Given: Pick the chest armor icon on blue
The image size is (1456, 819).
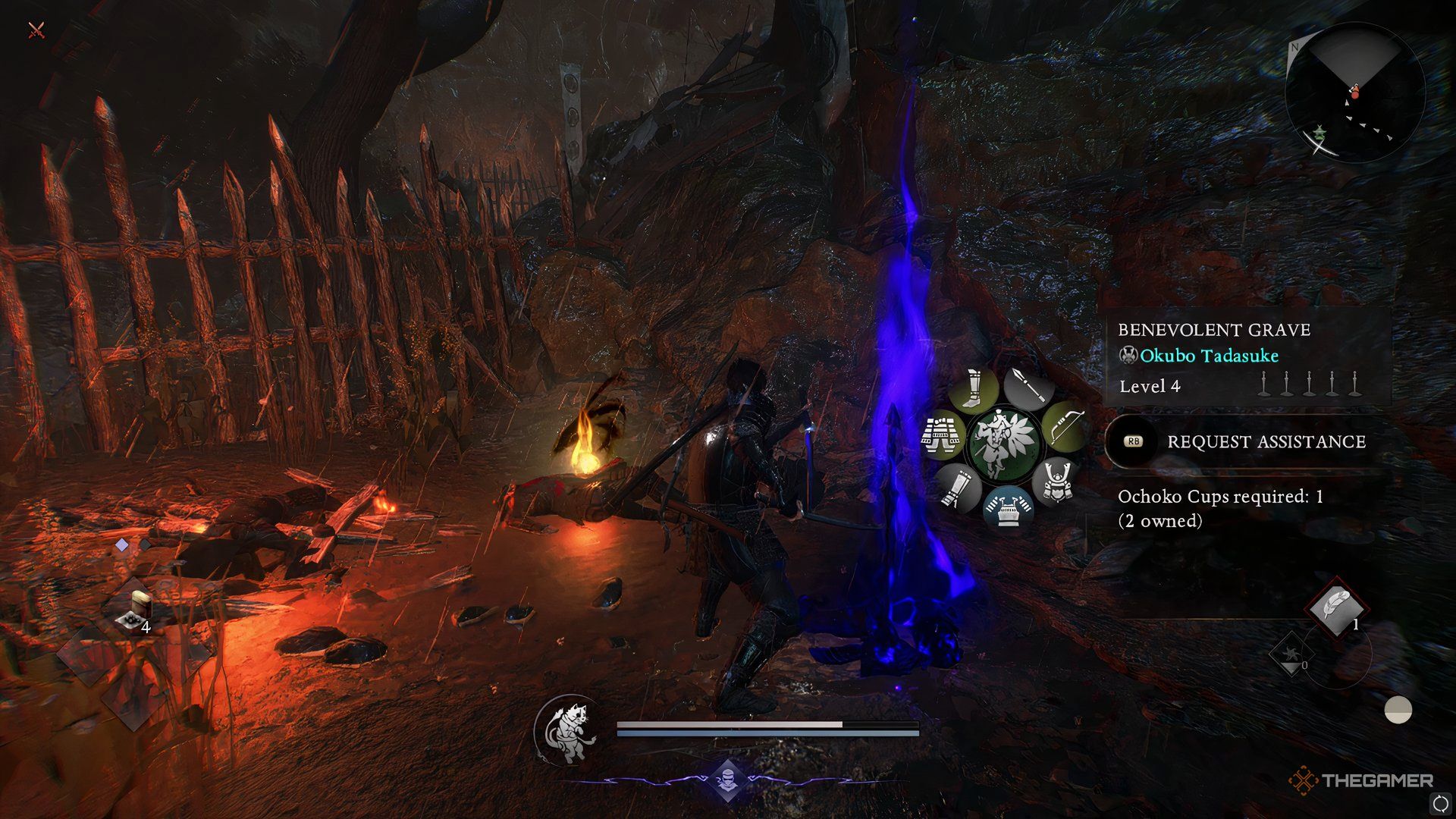Looking at the screenshot, I should coord(1007,508).
